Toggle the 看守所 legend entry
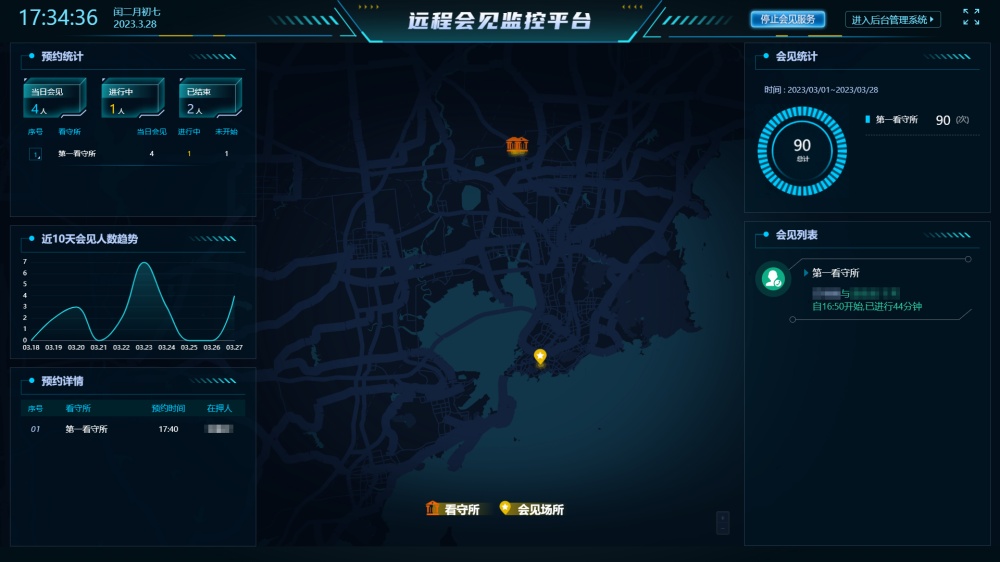 tap(453, 509)
